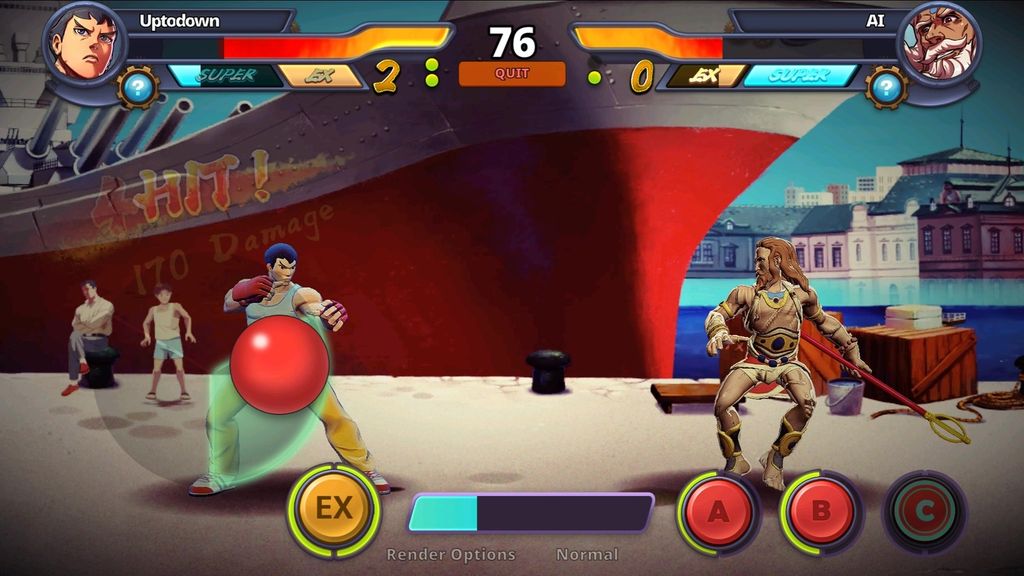Screen dimensions: 1024x576
Task: Open the help icon under the AI portrait
Action: click(x=886, y=87)
